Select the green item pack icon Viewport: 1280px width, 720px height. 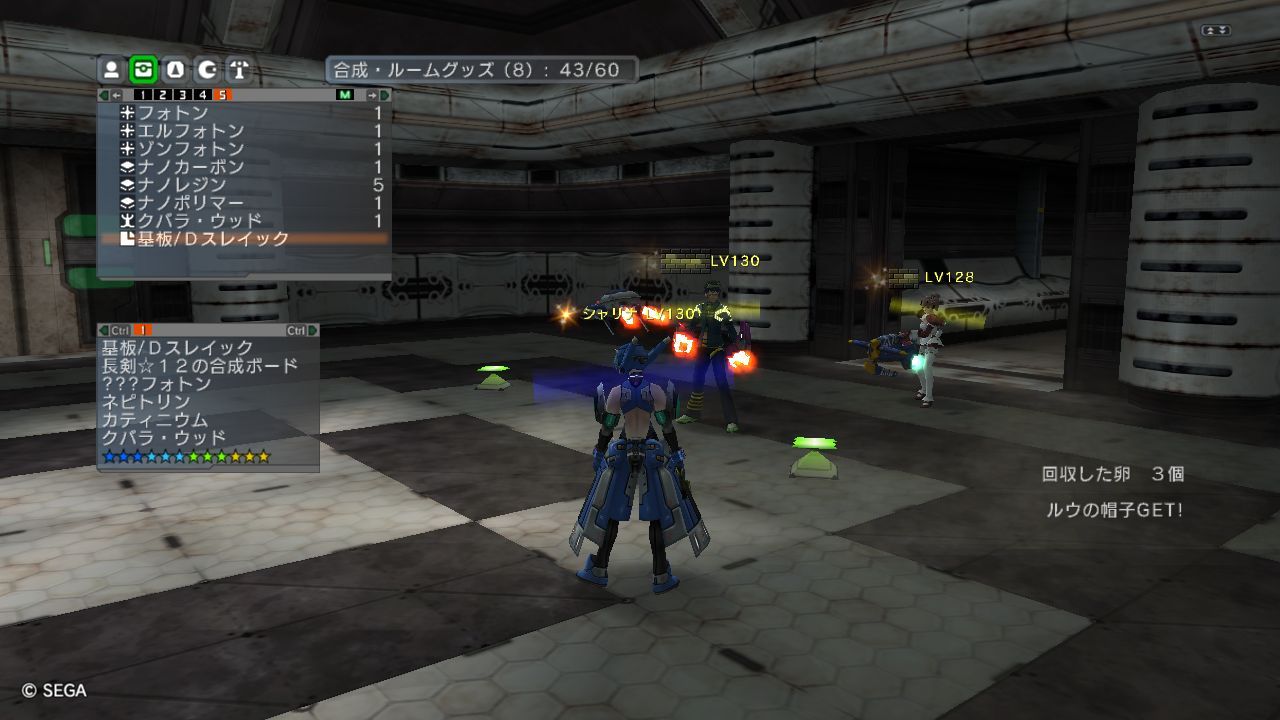coord(143,70)
